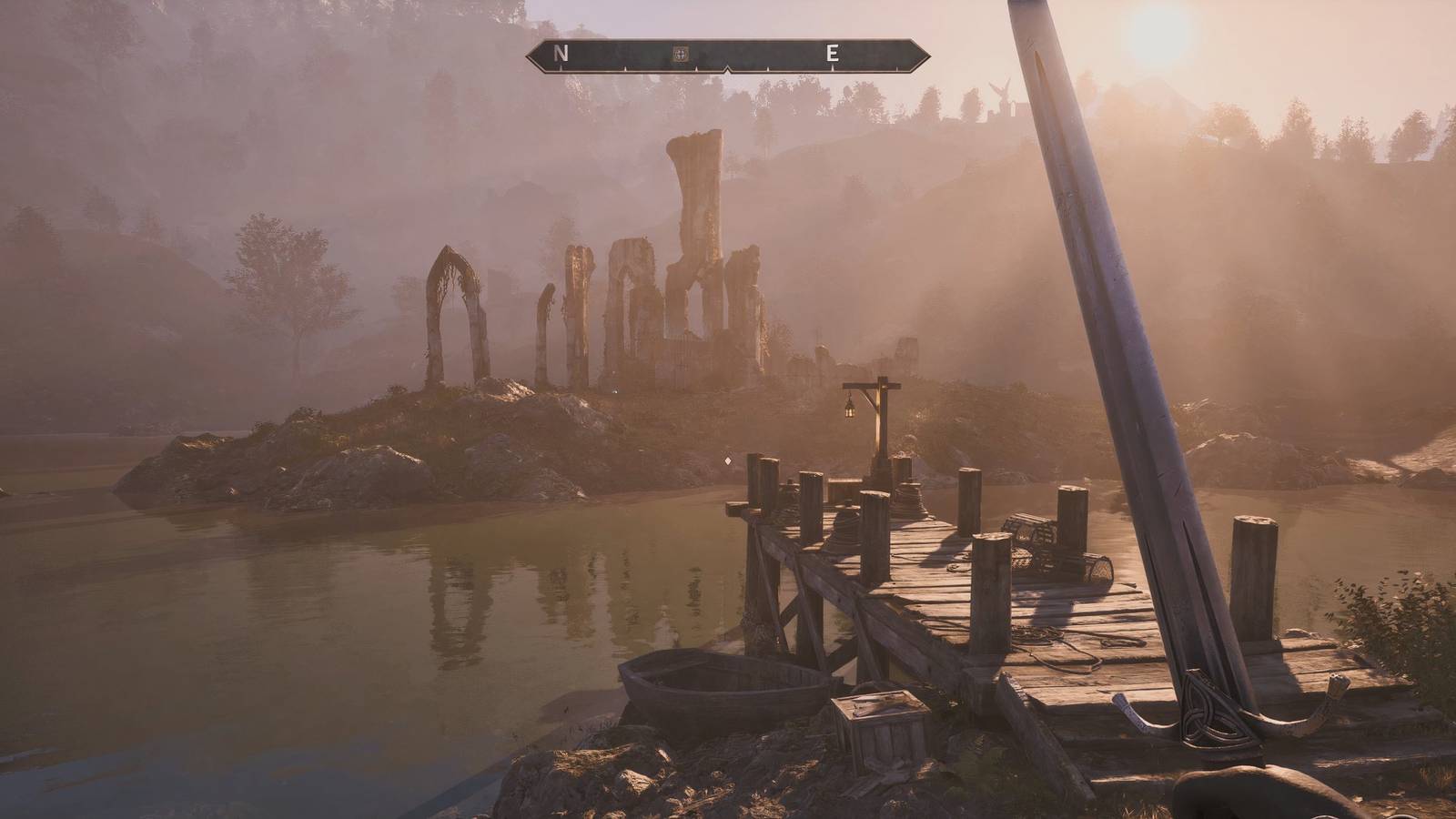Click the tick mark left of the E marker
This screenshot has width=1456, height=819.
tap(769, 67)
